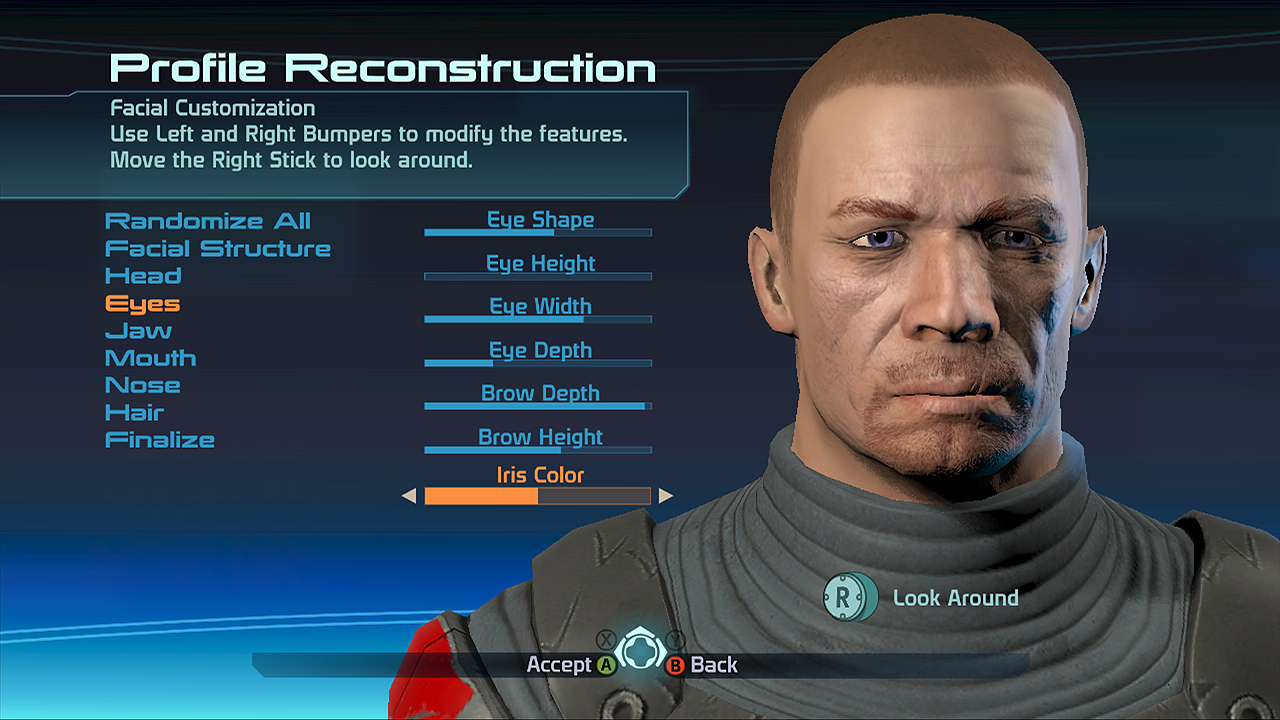Adjust the Eye Shape slider
This screenshot has height=720, width=1280.
click(x=538, y=232)
